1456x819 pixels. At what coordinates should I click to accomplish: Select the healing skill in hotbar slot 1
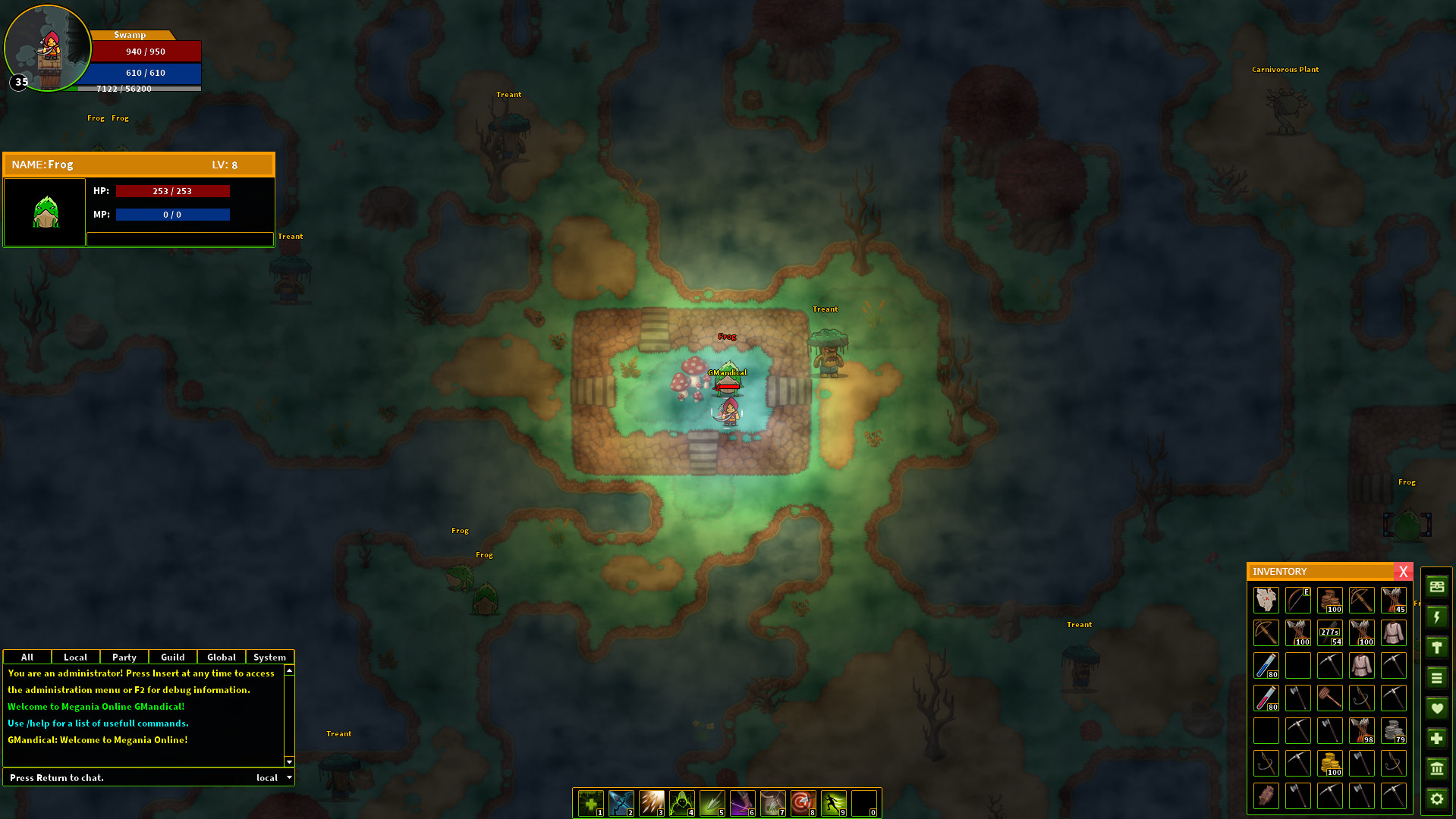pos(590,802)
